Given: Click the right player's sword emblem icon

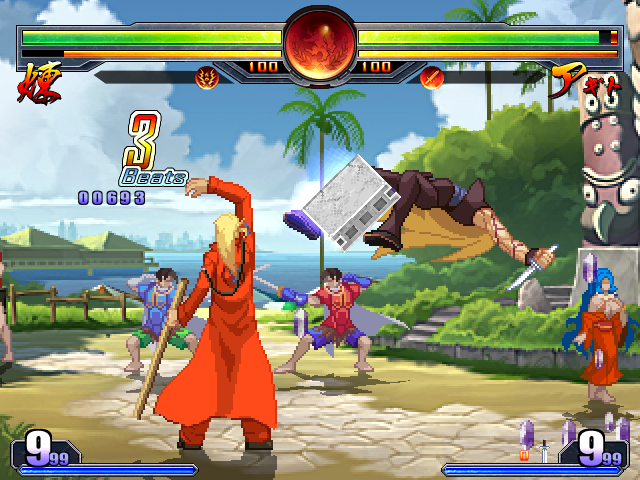Looking at the screenshot, I should 432,76.
